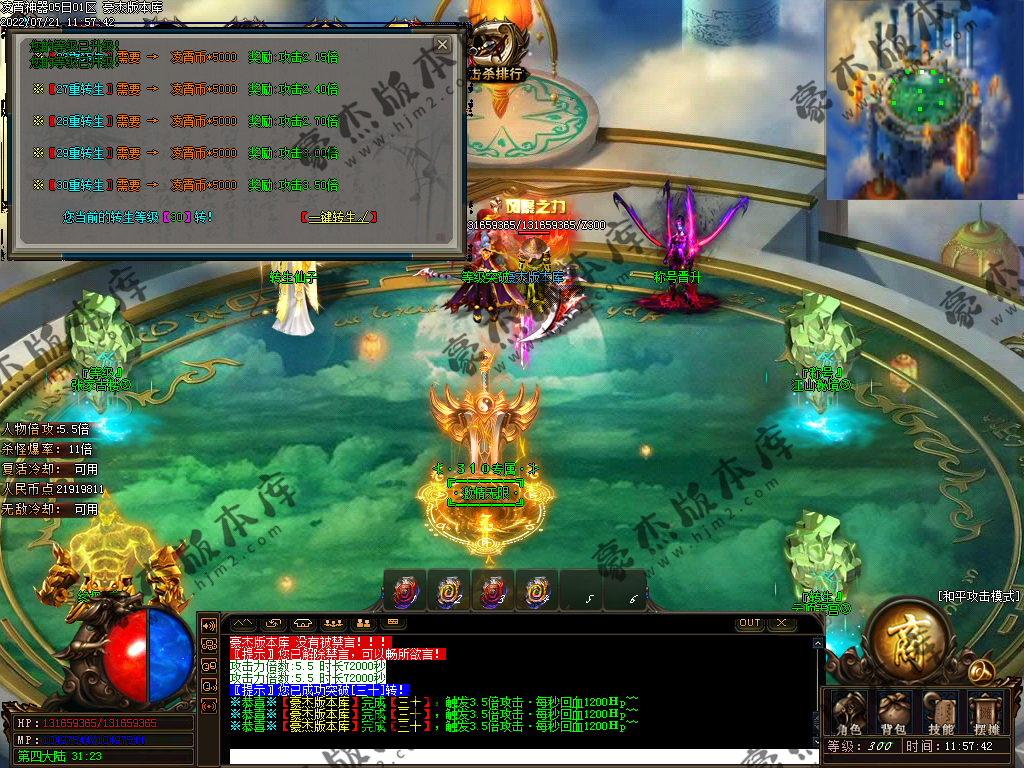This screenshot has height=768, width=1024.
Task: Use the item in hotbar slot 2
Action: tap(448, 591)
